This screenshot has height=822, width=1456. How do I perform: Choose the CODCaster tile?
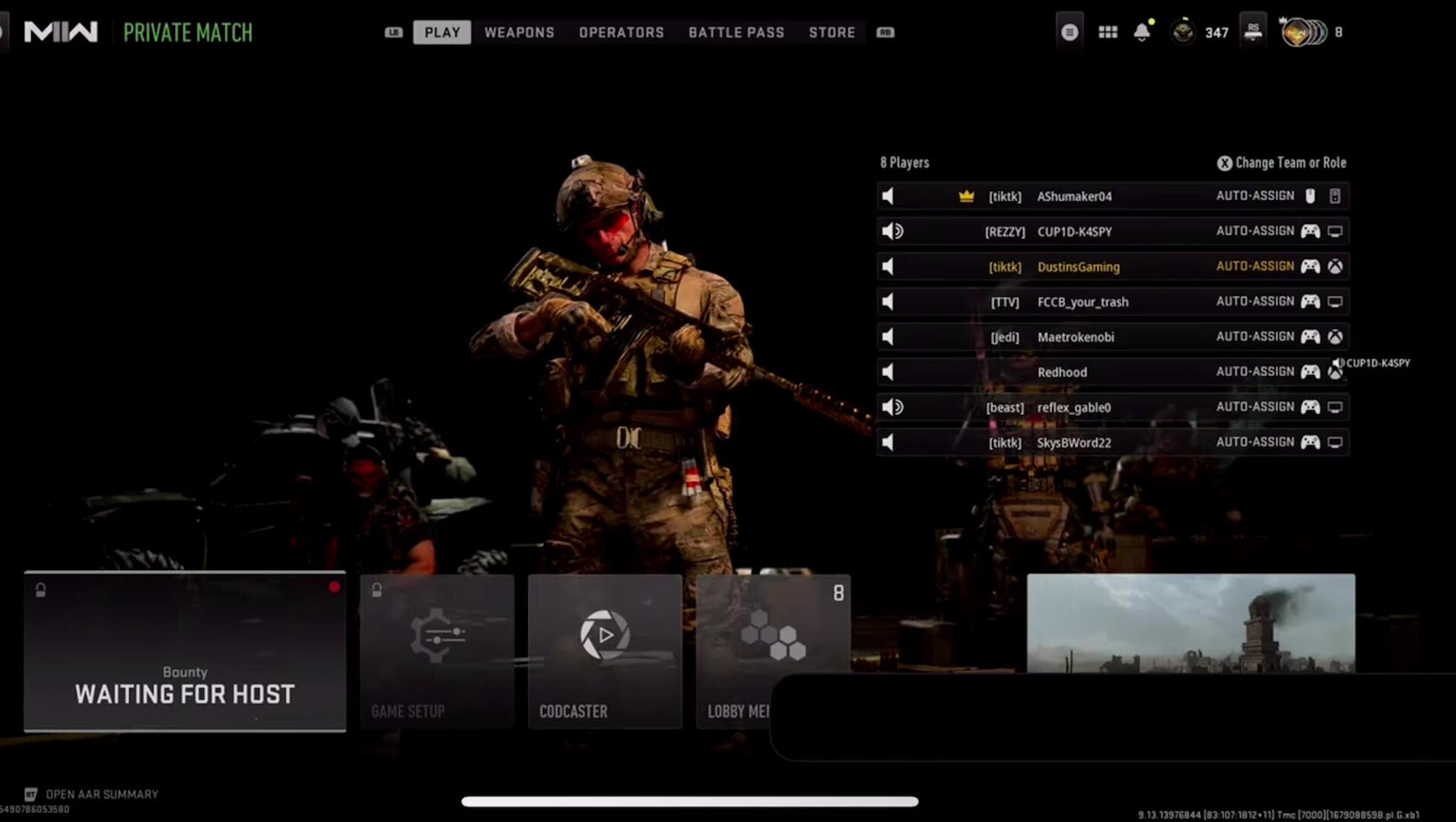click(605, 652)
